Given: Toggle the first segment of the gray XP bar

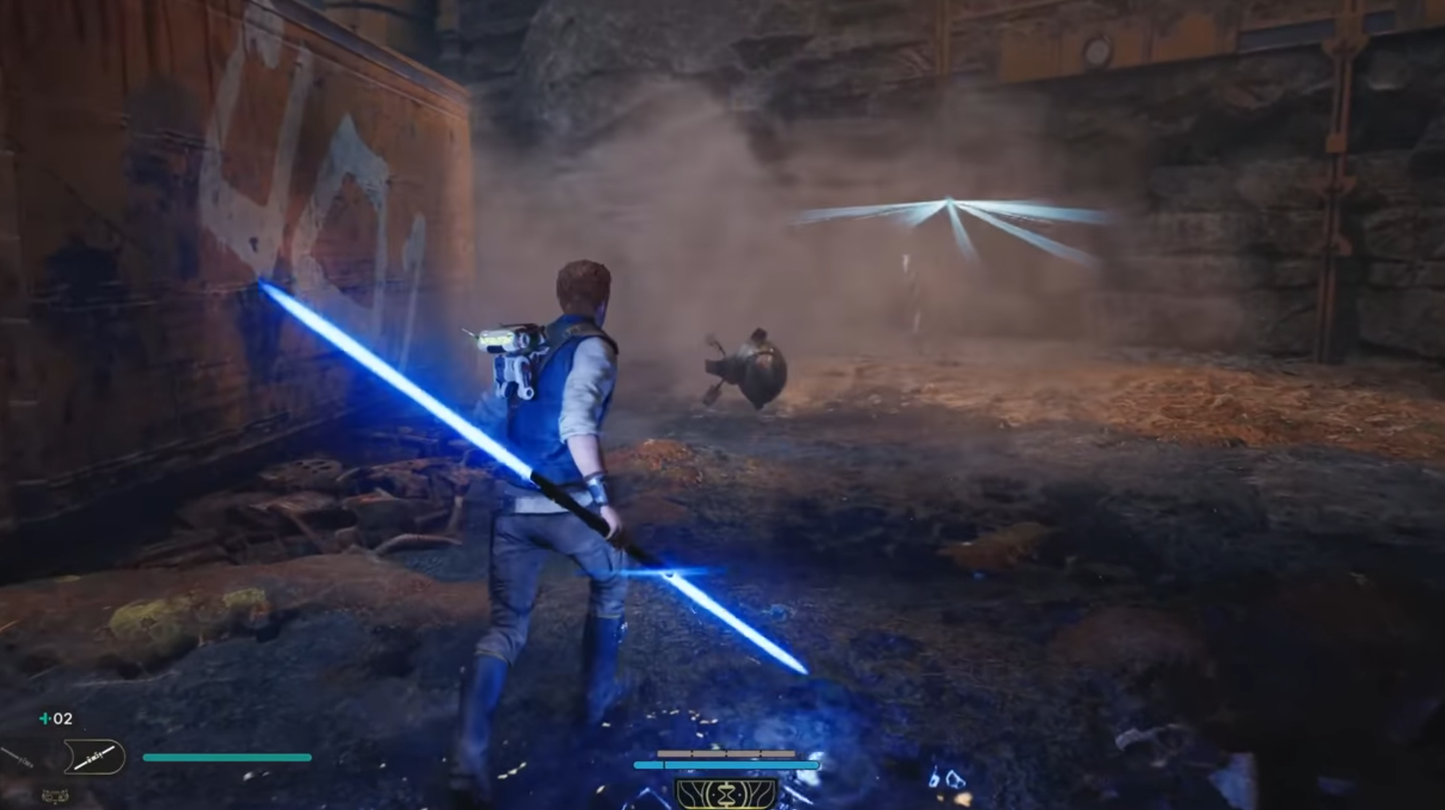Looking at the screenshot, I should [675, 753].
